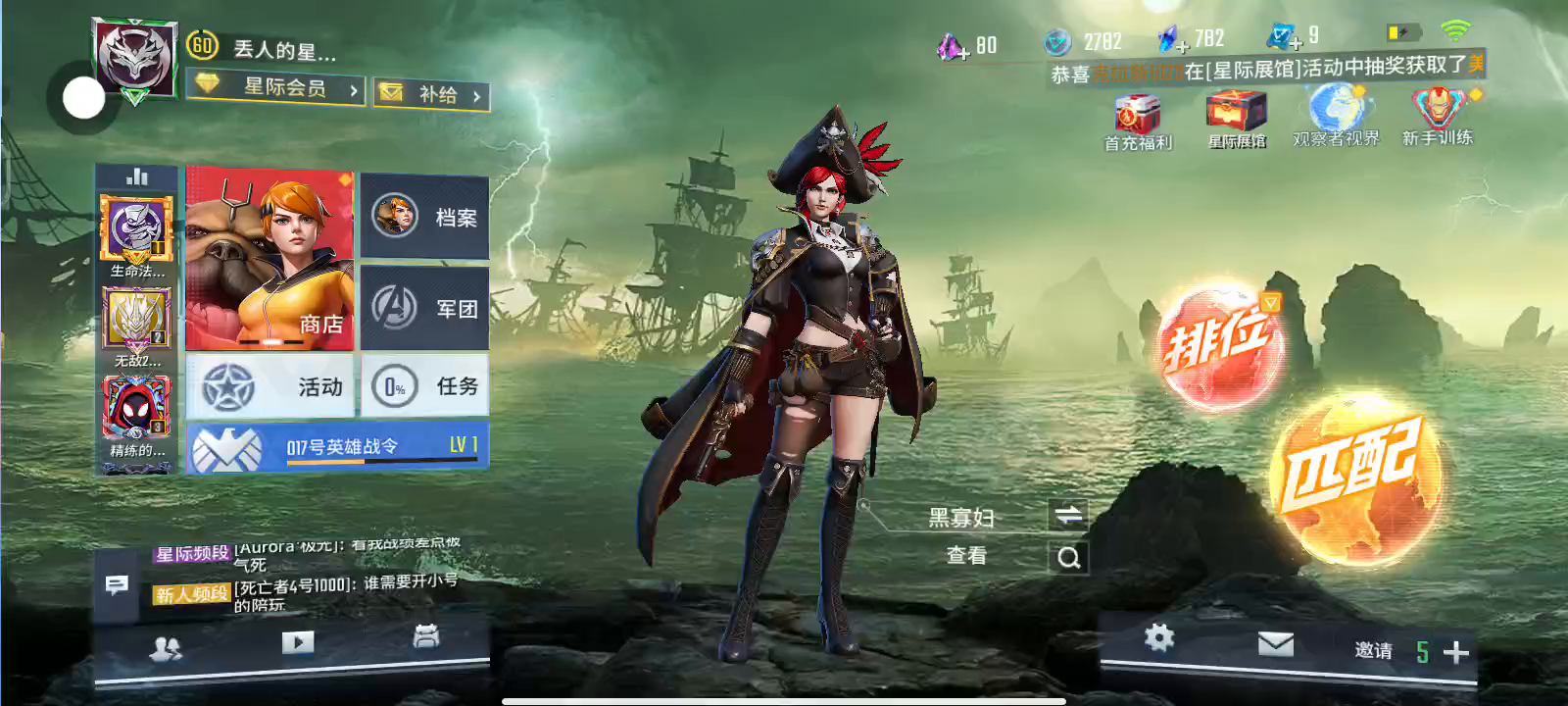Open the 星际展馆 treasure chest event
Screen dimensions: 1568x706
pos(1237,120)
